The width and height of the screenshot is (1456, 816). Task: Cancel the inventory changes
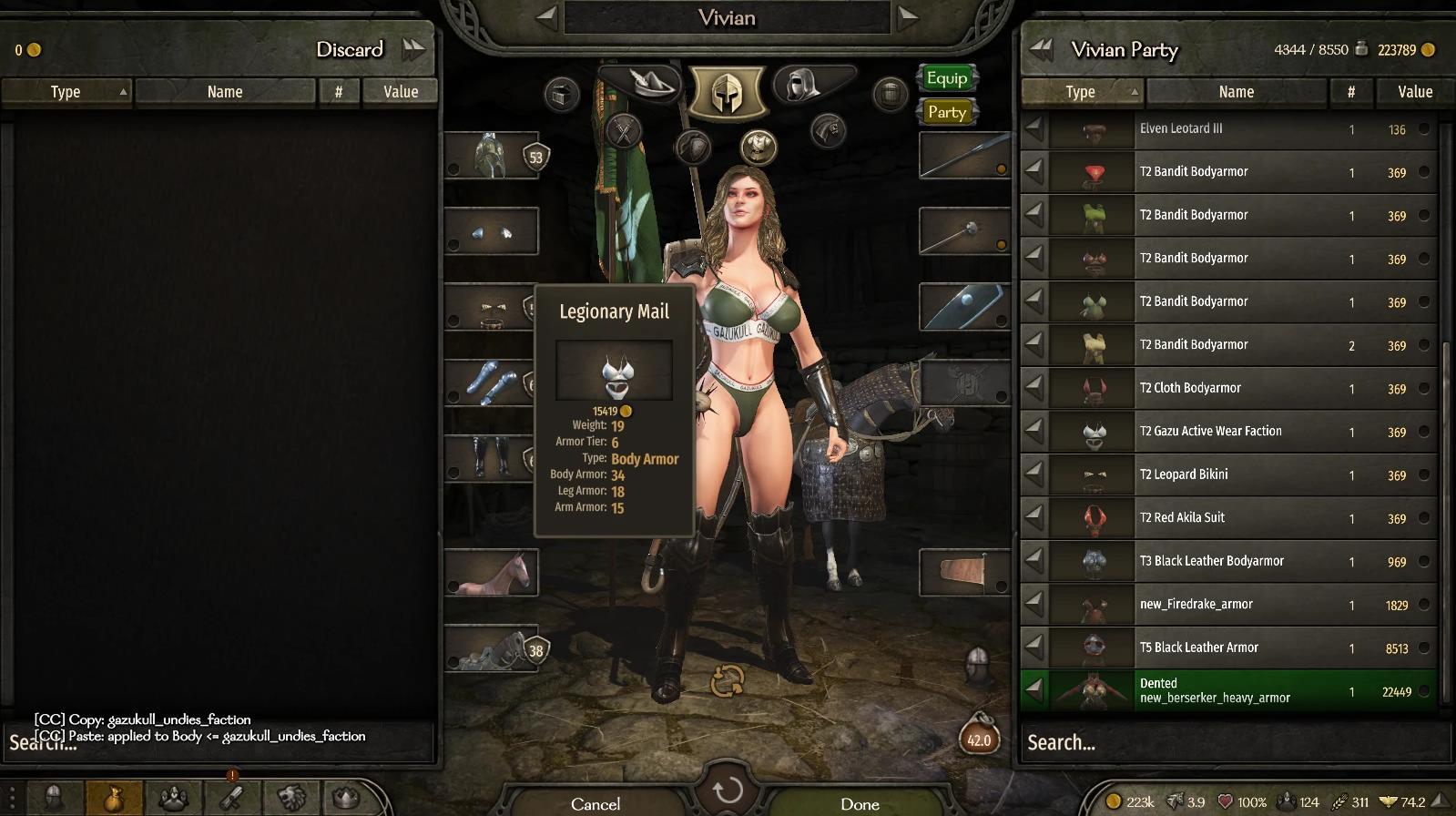(596, 803)
